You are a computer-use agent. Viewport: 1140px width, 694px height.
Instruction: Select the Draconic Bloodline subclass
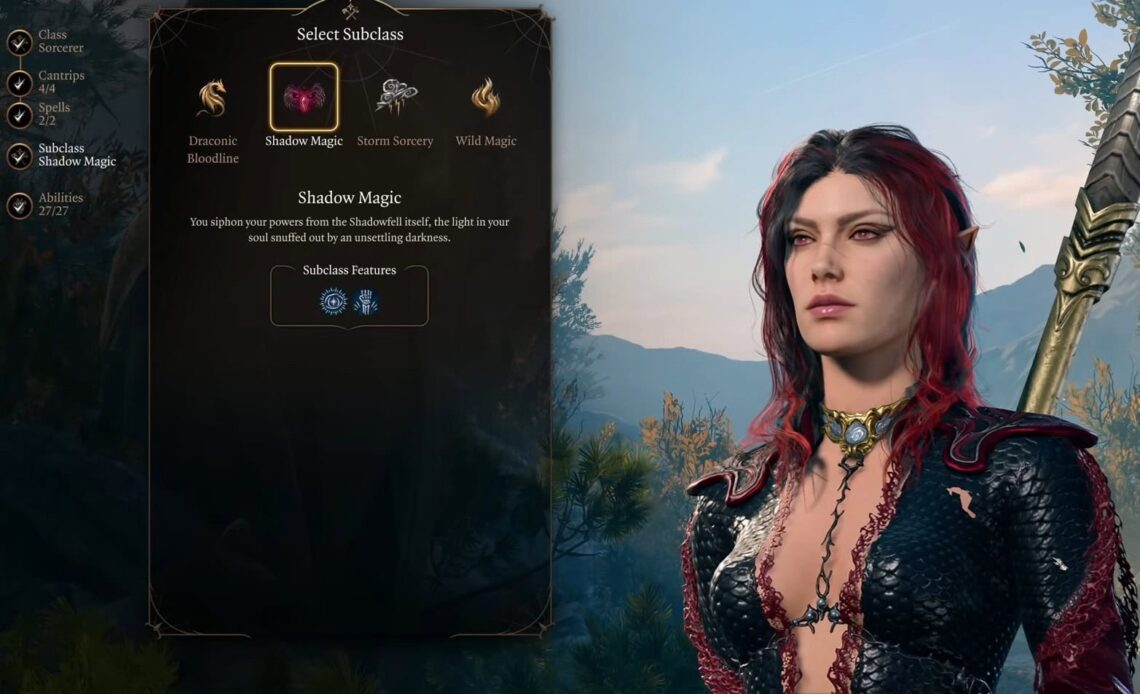tap(212, 98)
